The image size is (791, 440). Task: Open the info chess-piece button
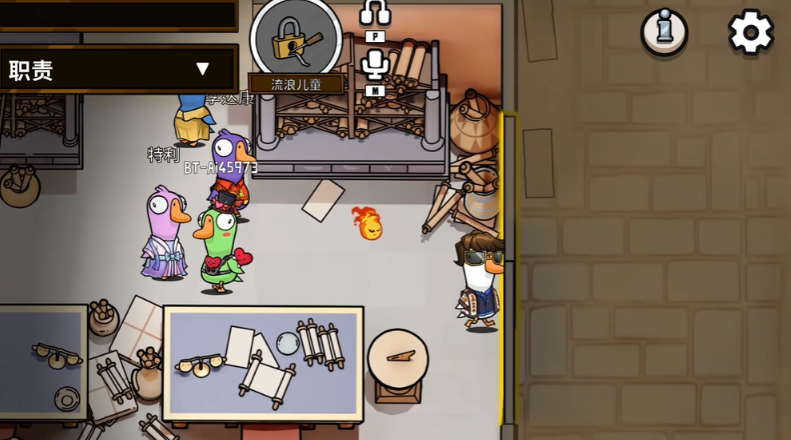[664, 33]
